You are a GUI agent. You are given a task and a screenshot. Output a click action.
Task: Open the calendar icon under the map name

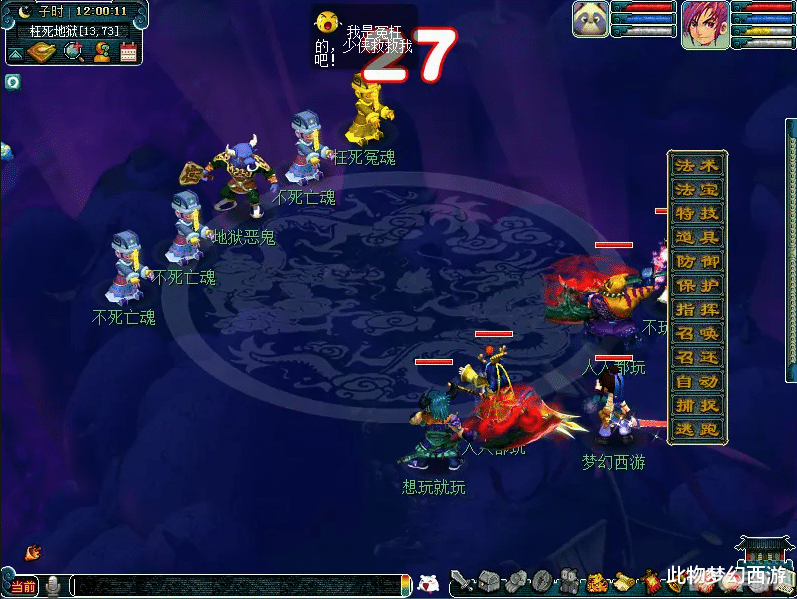128,52
